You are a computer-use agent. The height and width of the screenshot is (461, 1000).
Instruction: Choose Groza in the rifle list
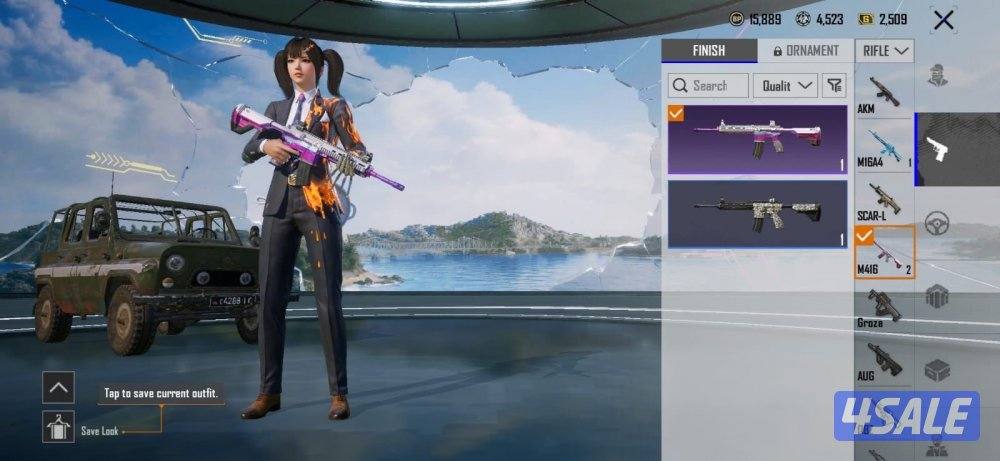pyautogui.click(x=884, y=310)
